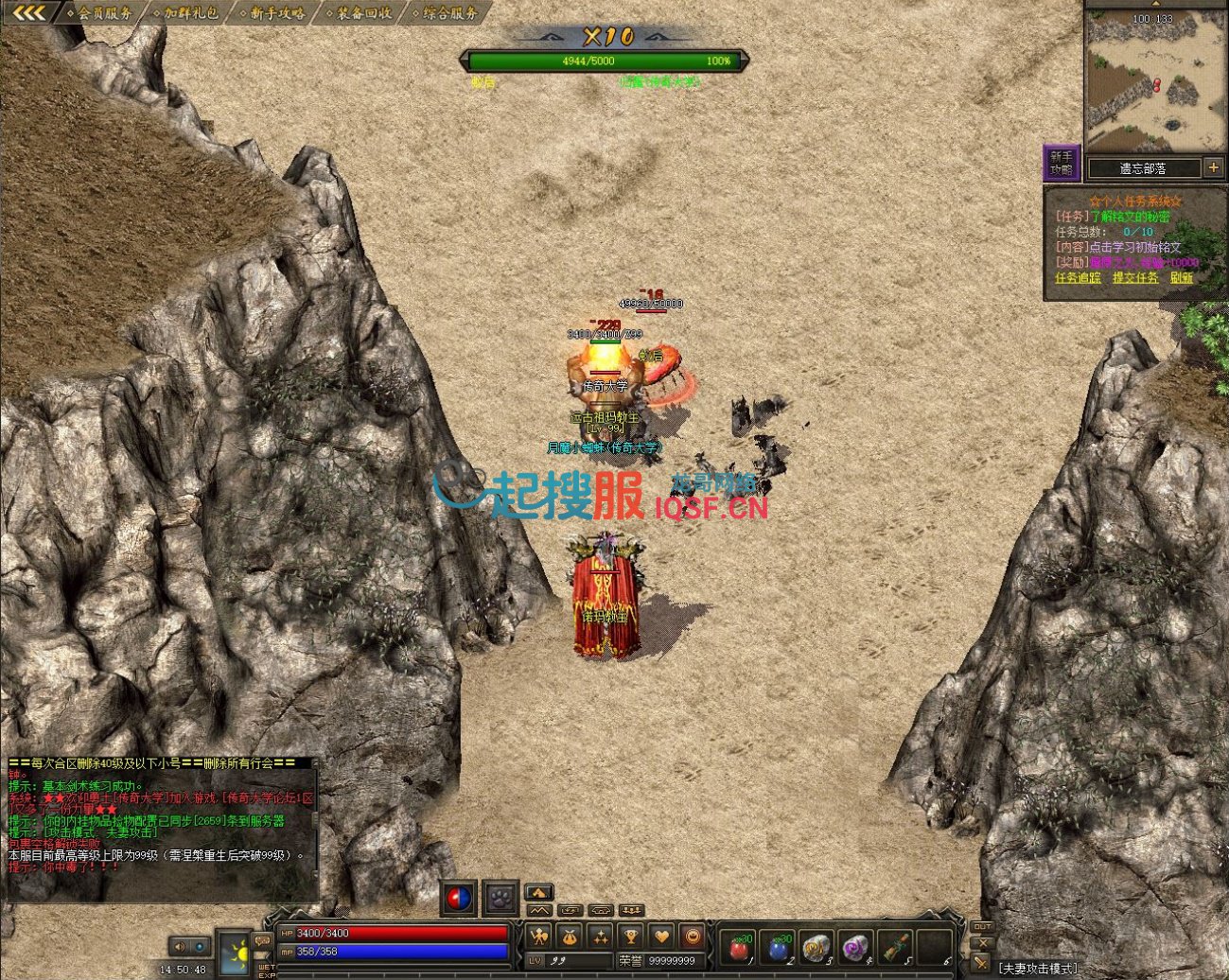Collapse the top menu with the triple-arrow button
Image resolution: width=1229 pixels, height=980 pixels.
pyautogui.click(x=30, y=13)
